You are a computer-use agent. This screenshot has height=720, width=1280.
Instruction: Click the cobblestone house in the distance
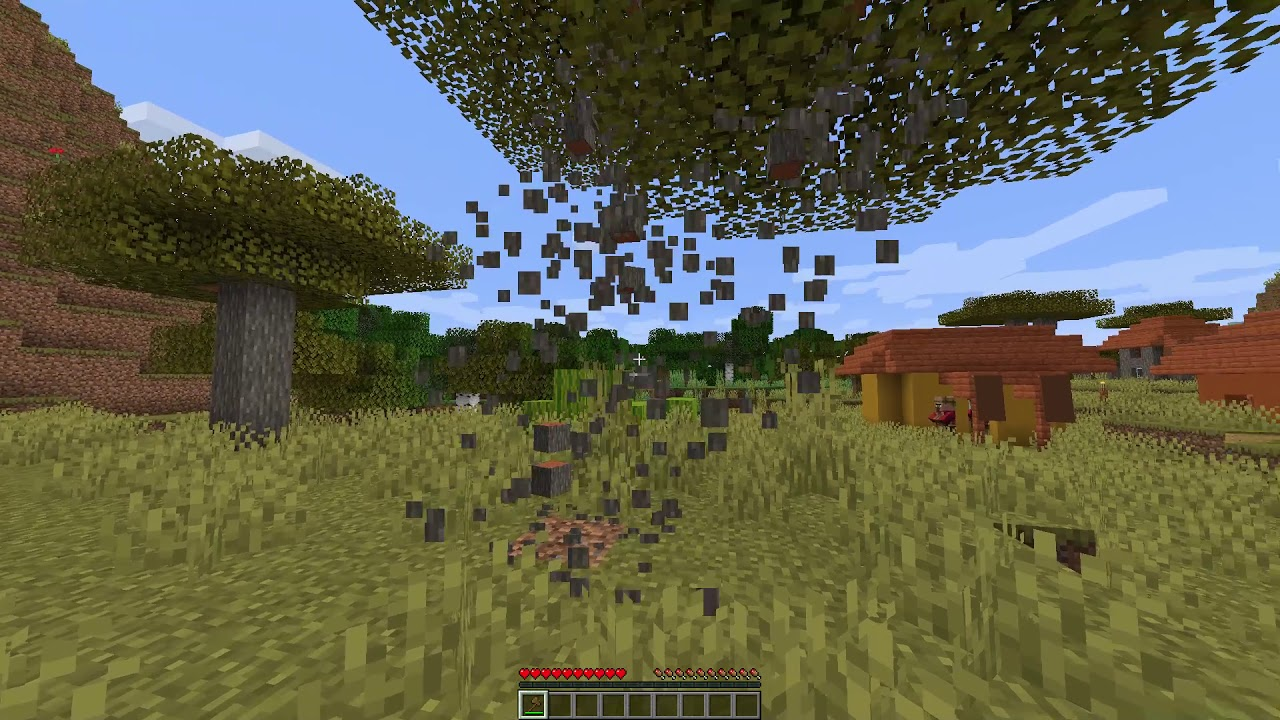click(x=1135, y=360)
